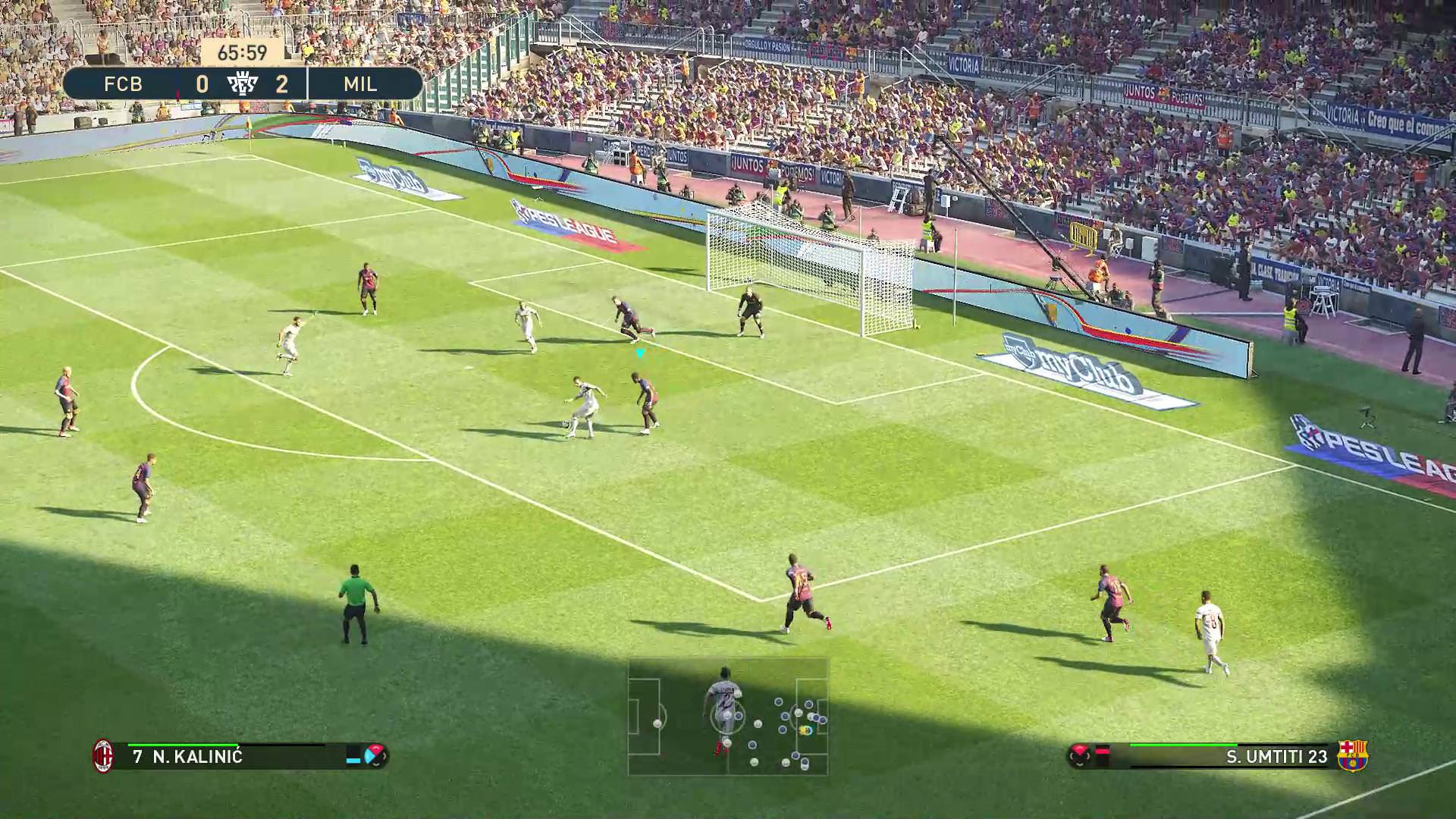Click the tactics indicator beside Kalinić's name
The width and height of the screenshot is (1456, 819).
tap(375, 755)
